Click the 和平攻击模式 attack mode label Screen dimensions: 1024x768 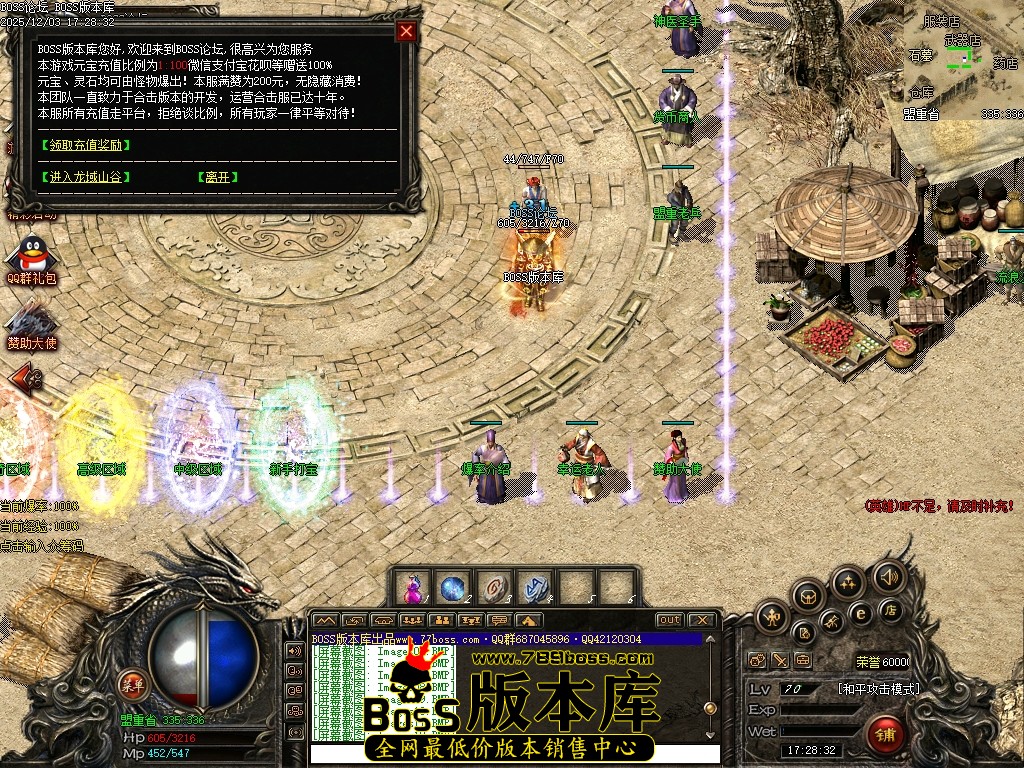click(x=878, y=689)
